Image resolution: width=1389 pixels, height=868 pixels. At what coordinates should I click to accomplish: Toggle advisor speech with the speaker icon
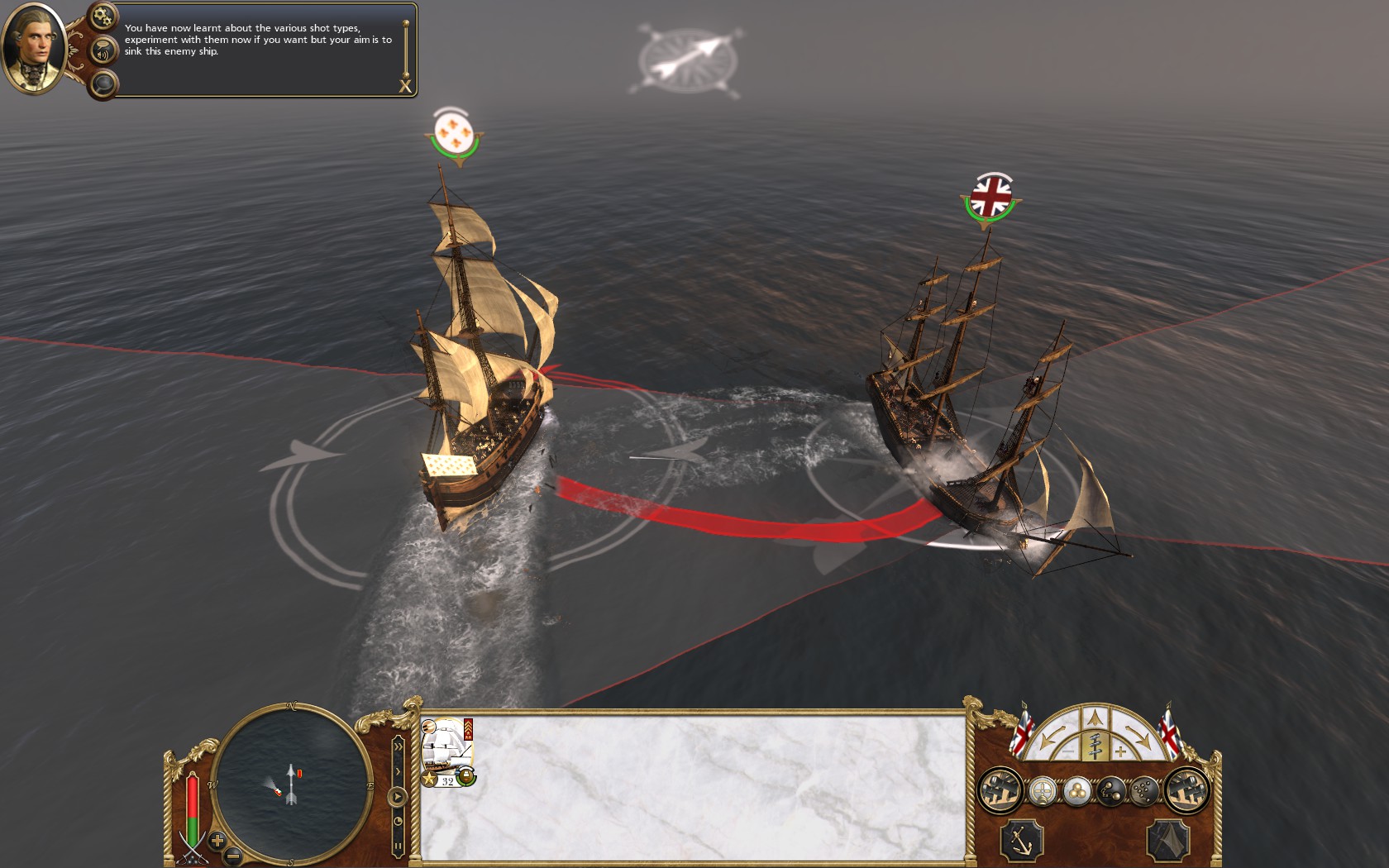click(103, 53)
